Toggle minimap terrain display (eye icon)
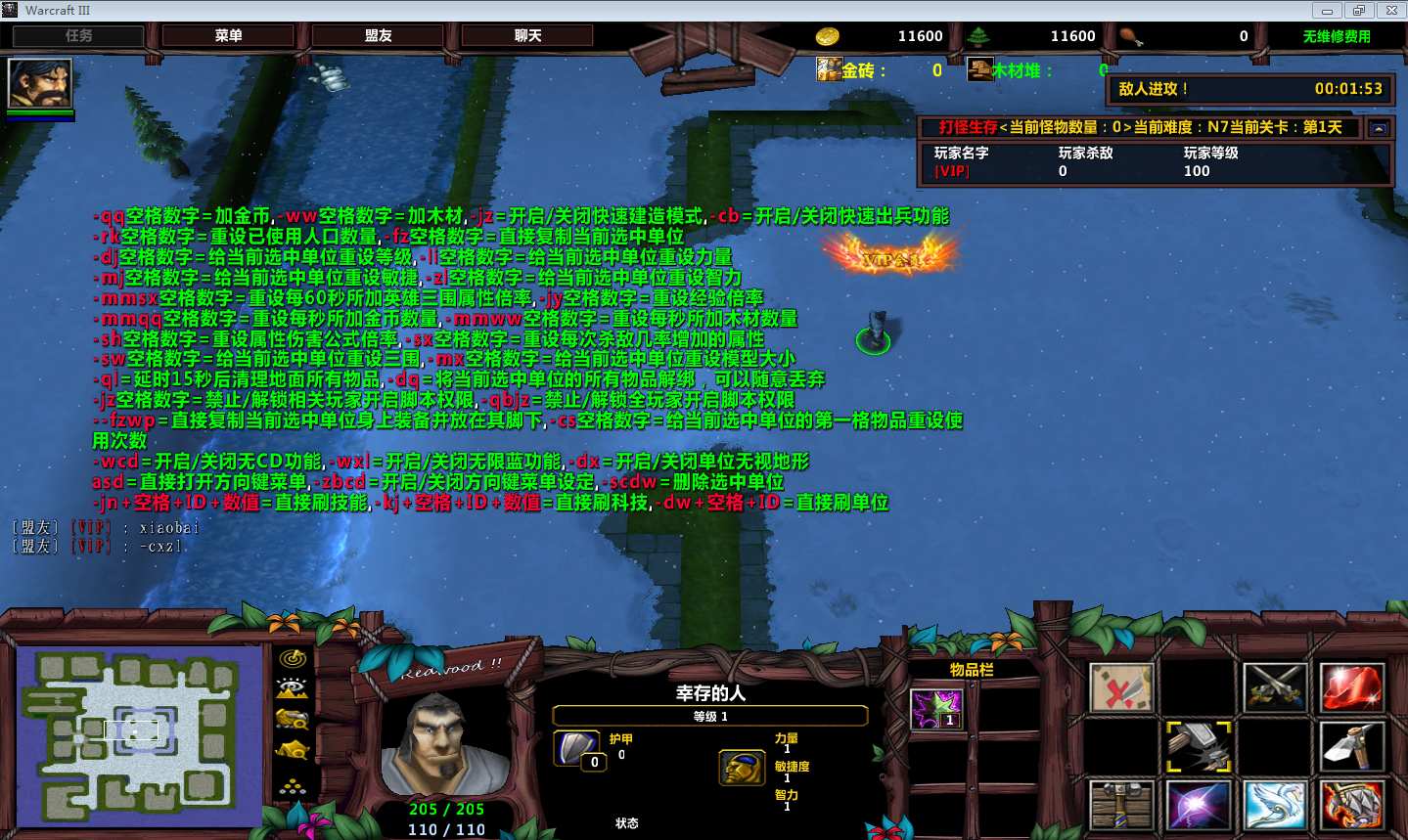 [292, 688]
